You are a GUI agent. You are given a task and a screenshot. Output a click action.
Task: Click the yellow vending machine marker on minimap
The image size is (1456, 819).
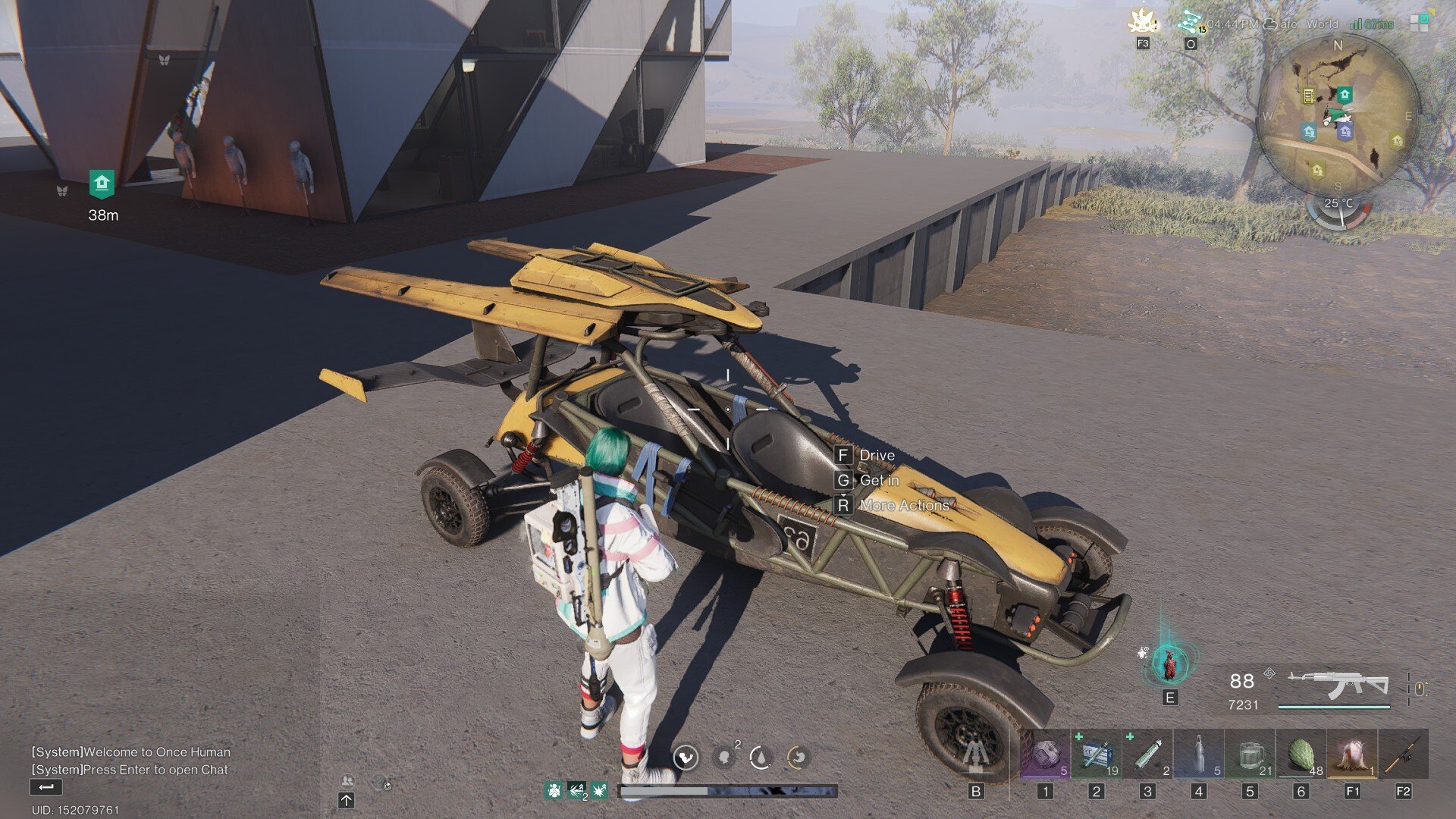(x=1308, y=96)
